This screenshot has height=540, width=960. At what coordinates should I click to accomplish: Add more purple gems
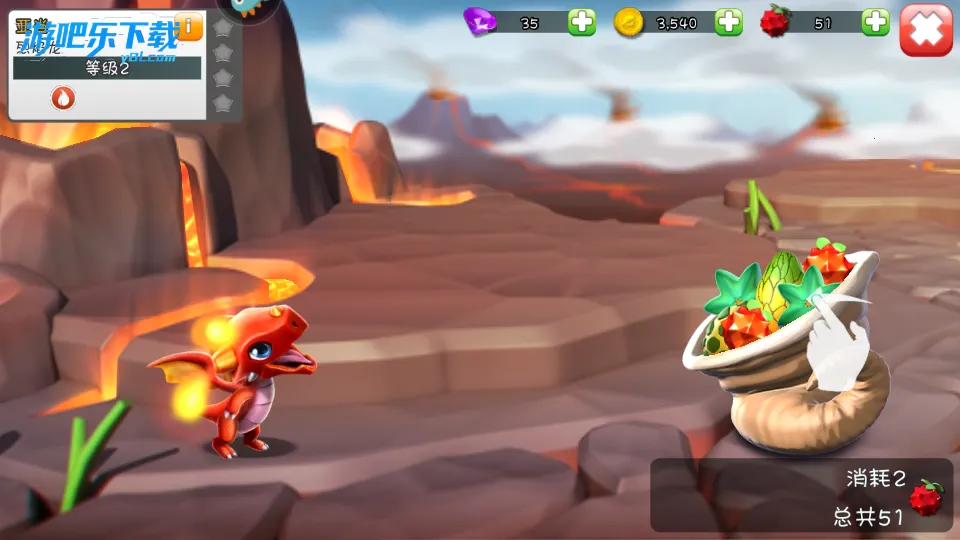tap(582, 22)
